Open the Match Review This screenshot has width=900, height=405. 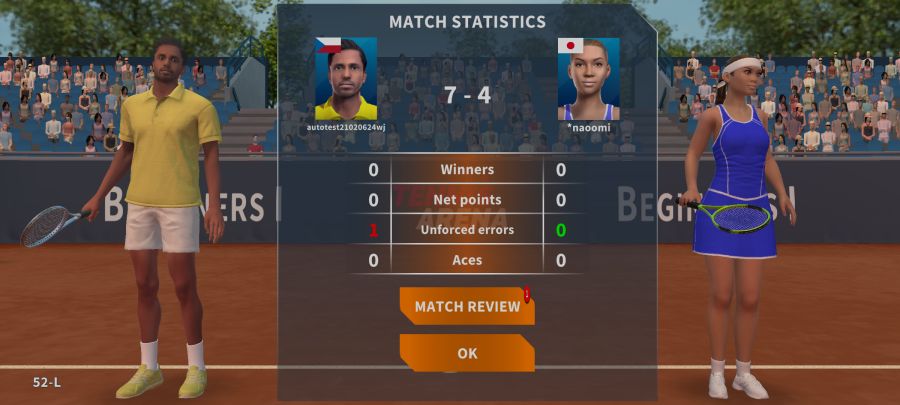467,306
